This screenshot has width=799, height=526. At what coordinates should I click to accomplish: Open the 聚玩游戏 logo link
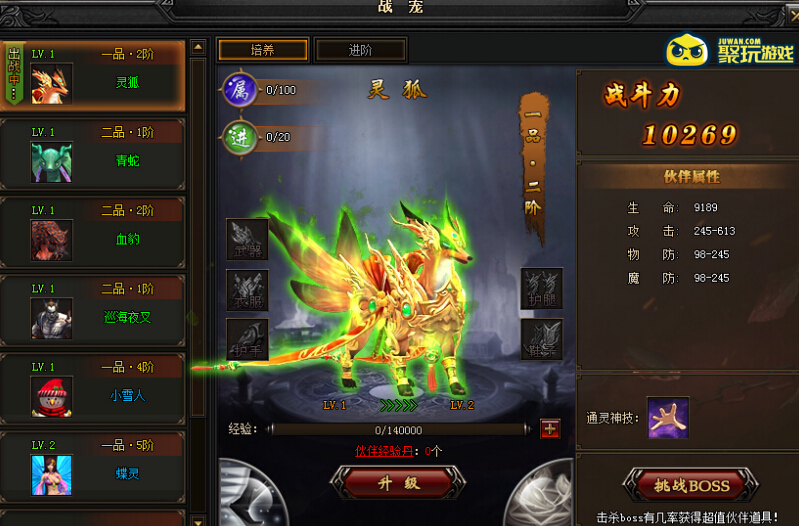[730, 50]
